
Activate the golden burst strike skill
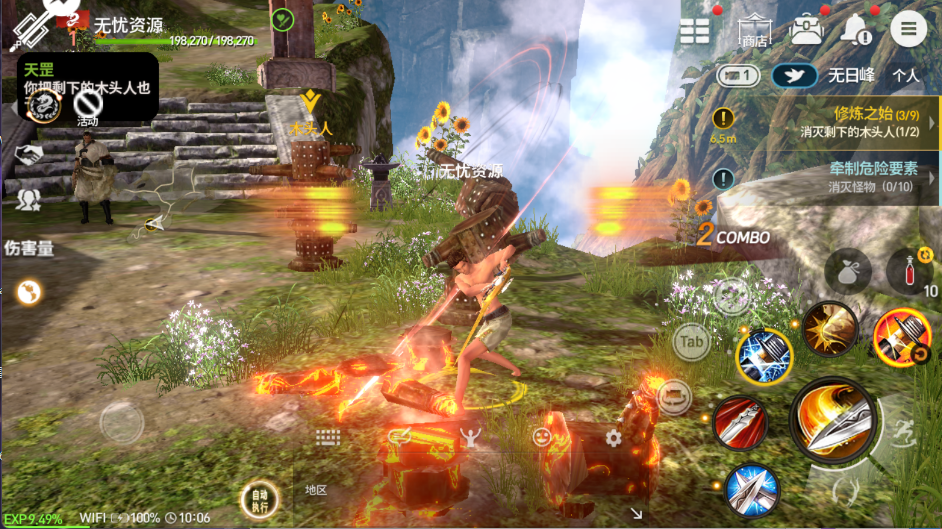[830, 328]
